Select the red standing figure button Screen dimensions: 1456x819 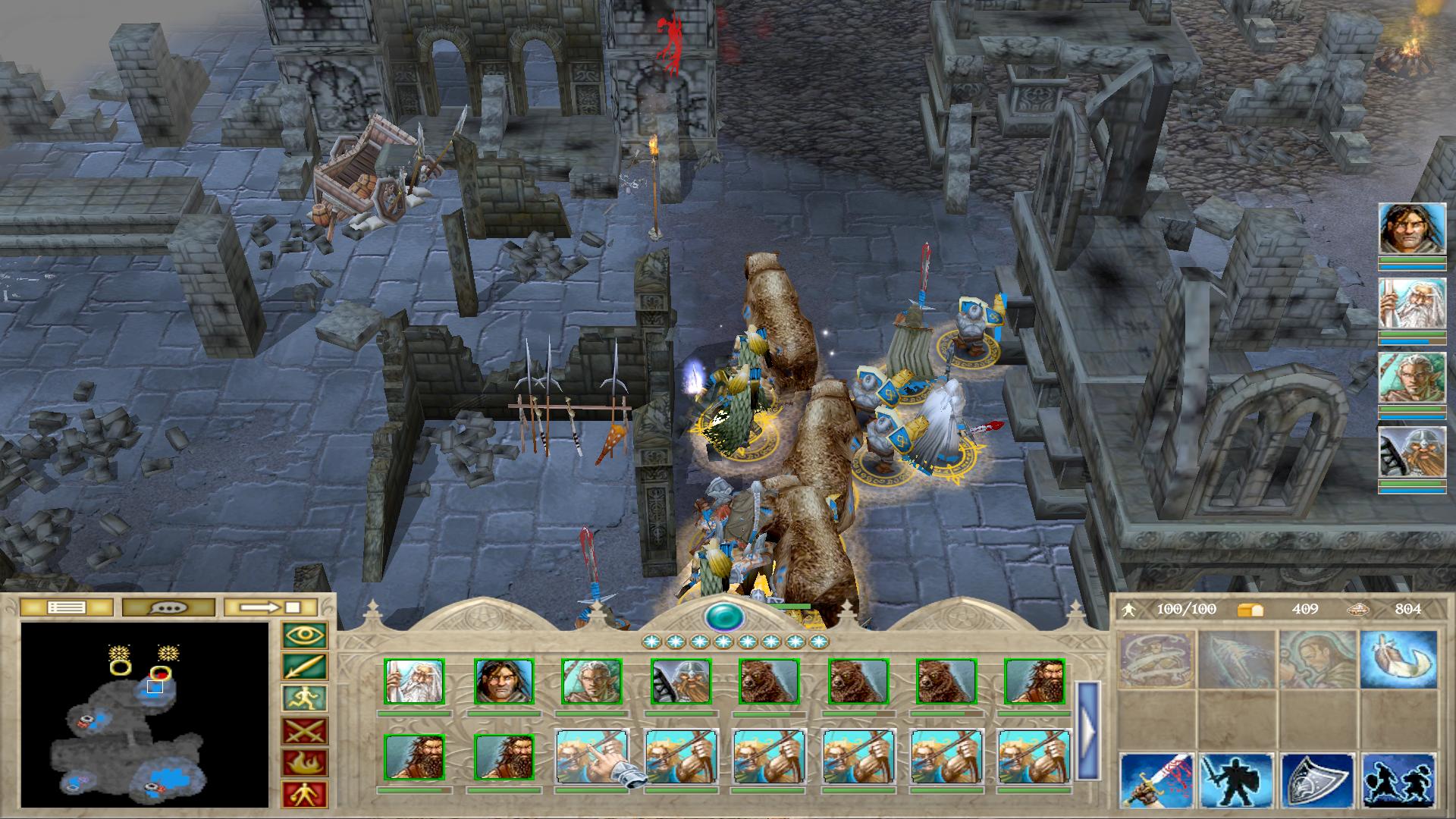pos(305,794)
